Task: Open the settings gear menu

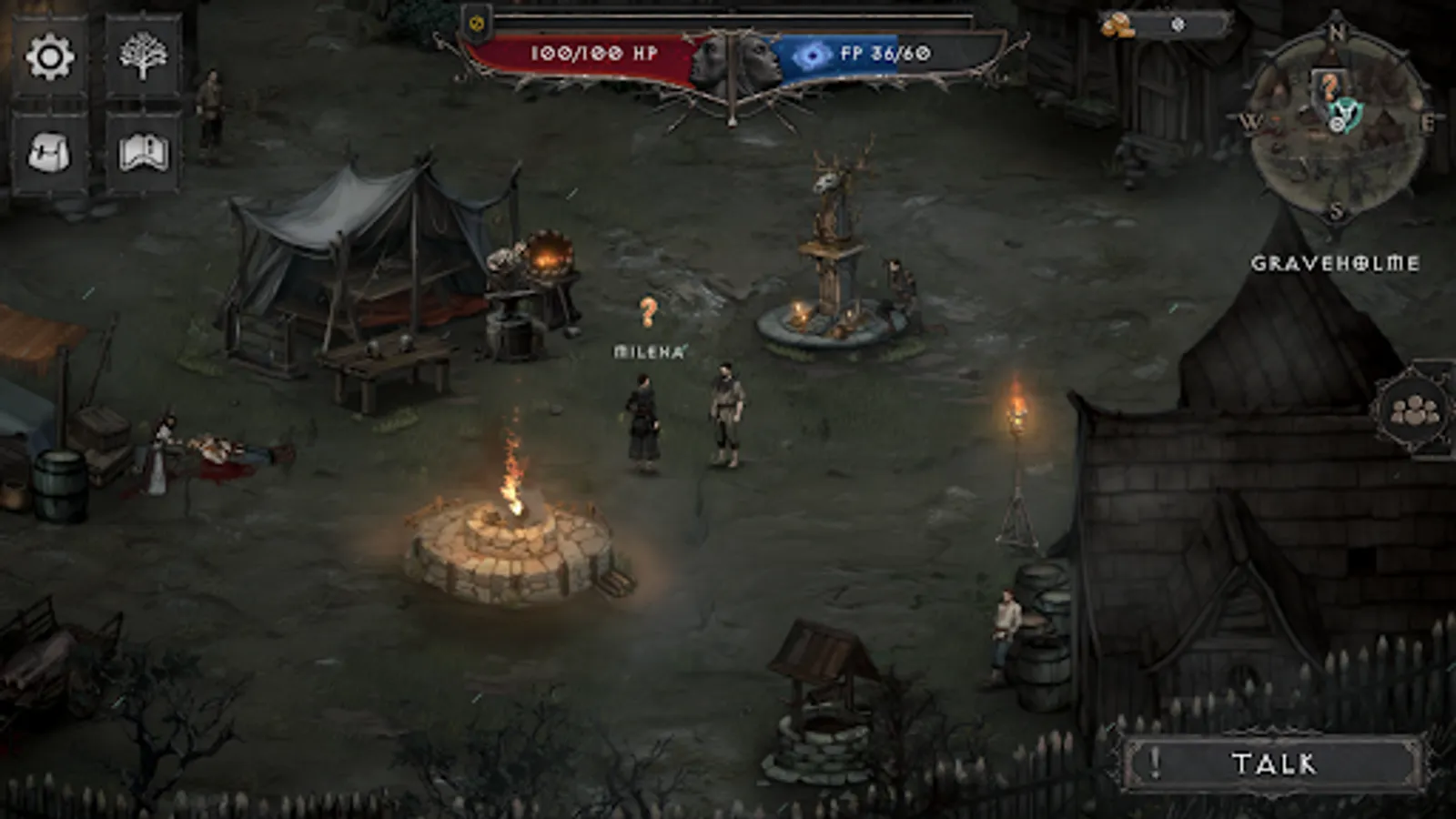Action: click(x=50, y=55)
